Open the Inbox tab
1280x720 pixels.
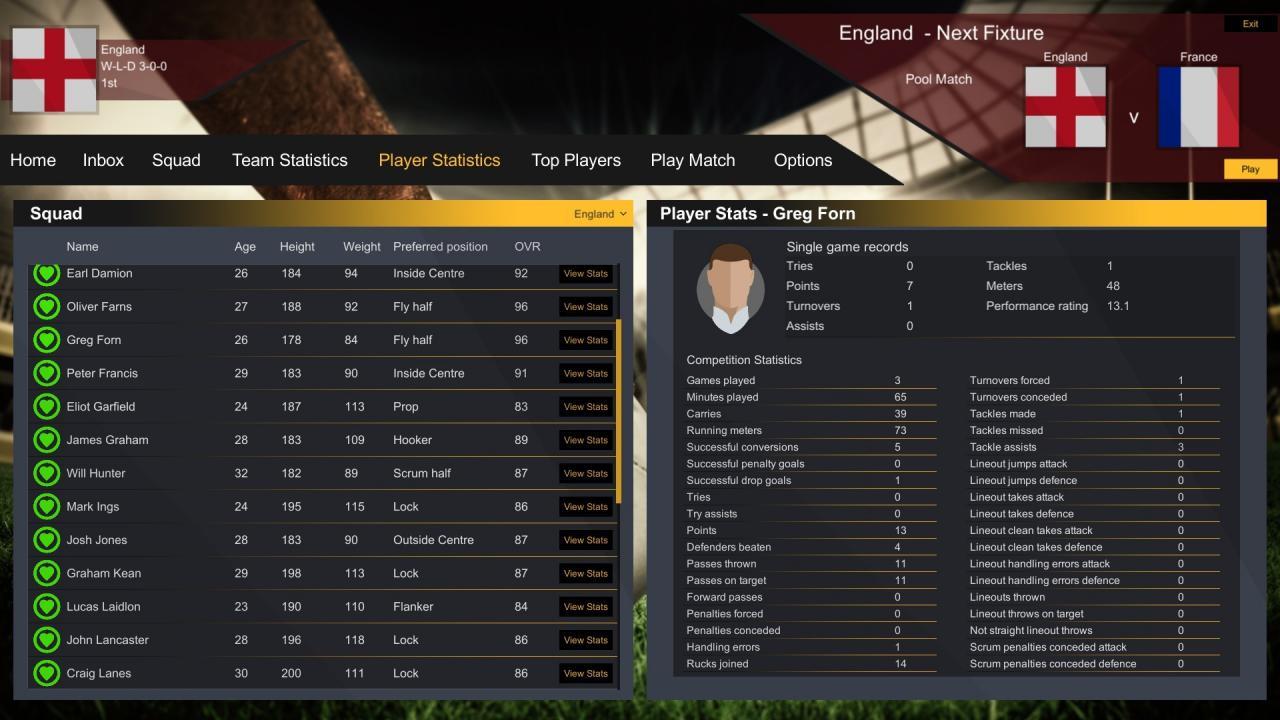(x=103, y=160)
